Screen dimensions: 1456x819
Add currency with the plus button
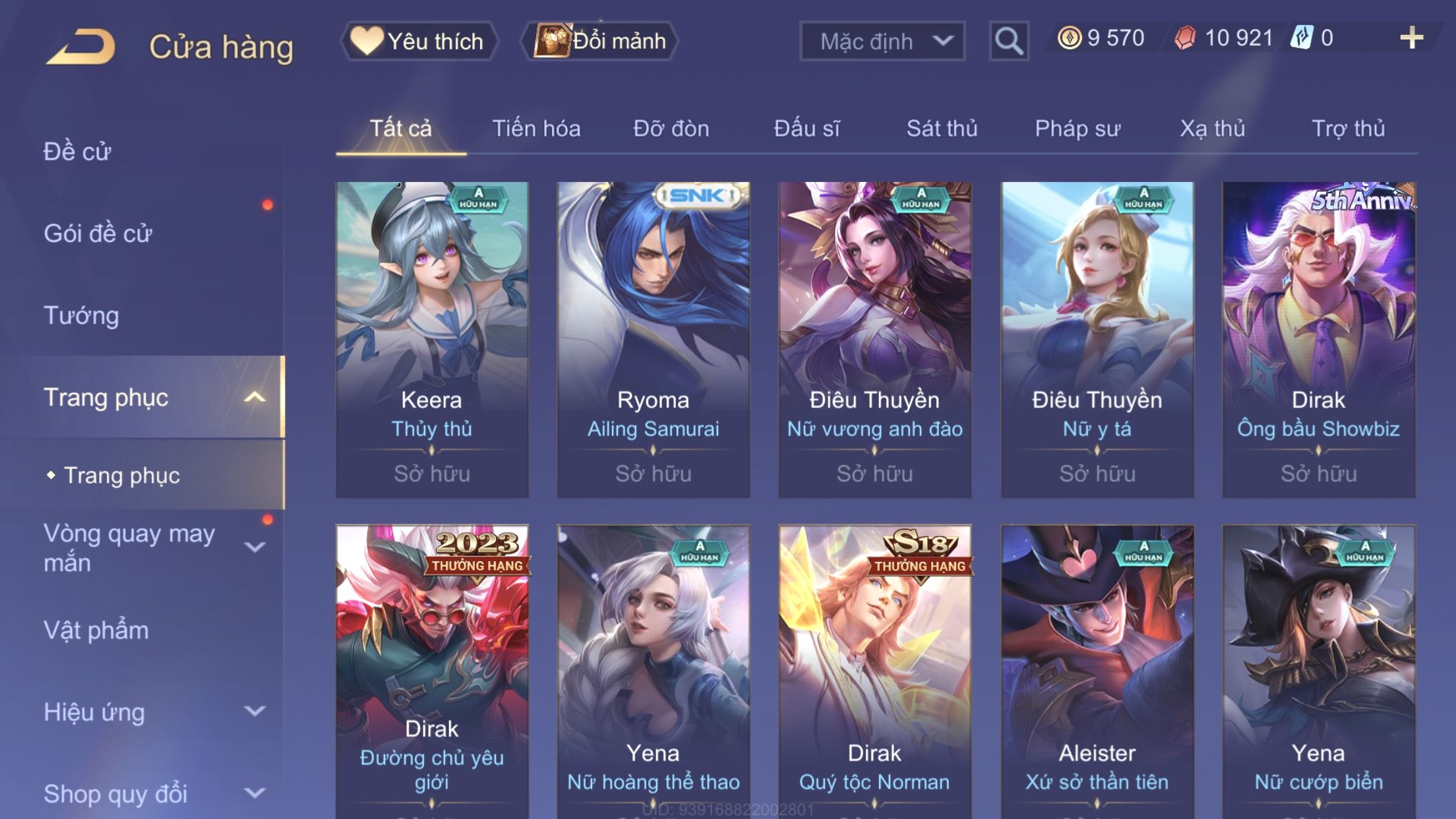(x=1411, y=38)
